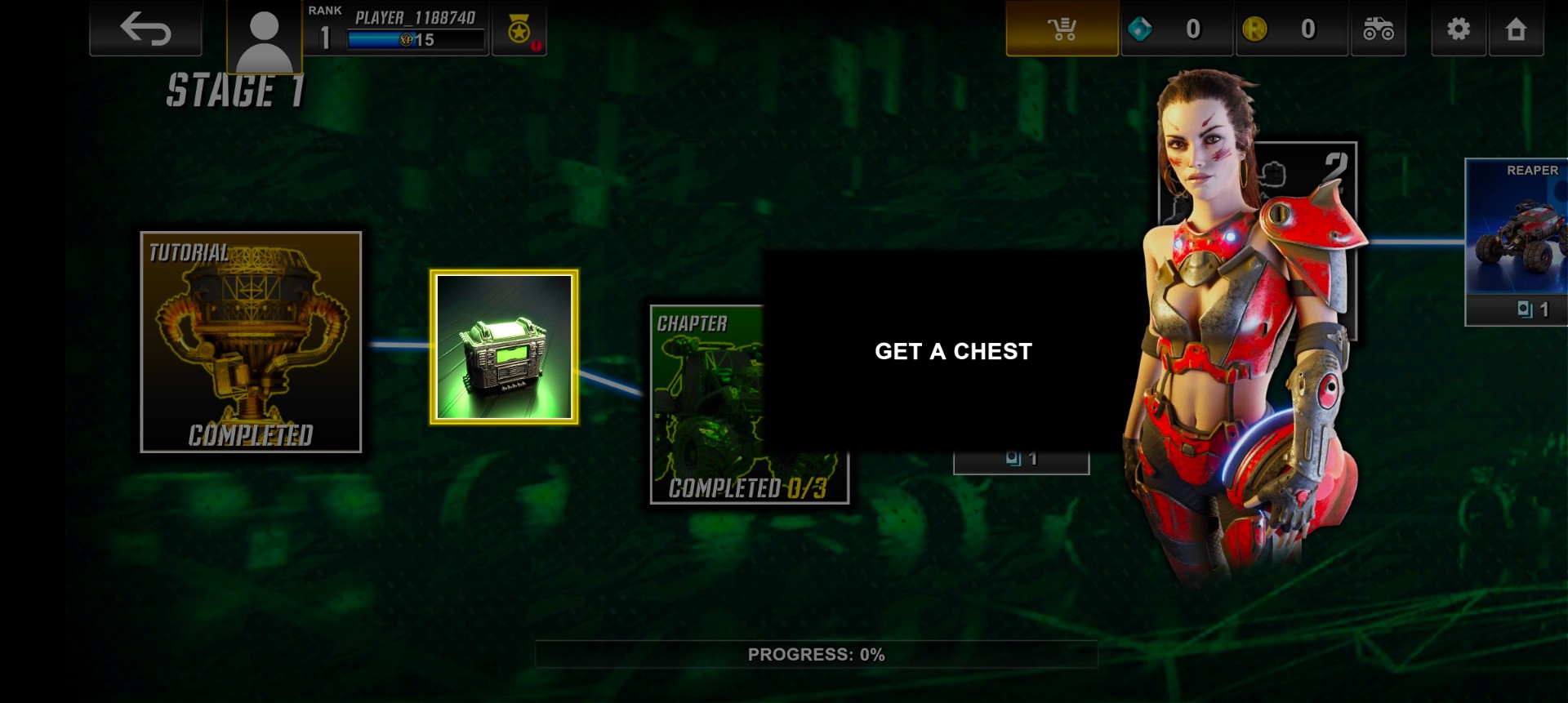Return to the home screen

coord(1516,29)
